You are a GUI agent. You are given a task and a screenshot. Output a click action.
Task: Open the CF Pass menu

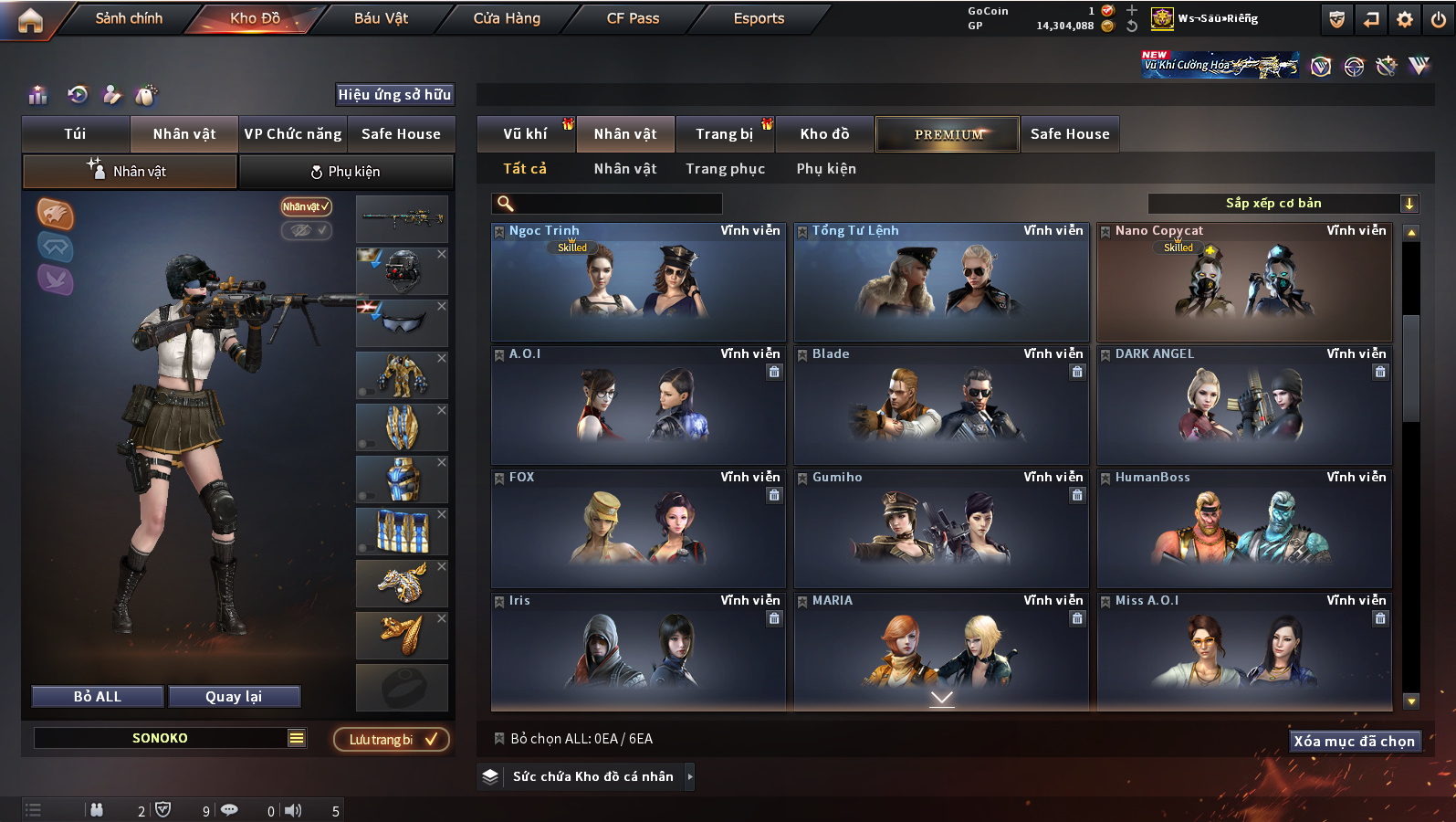[x=633, y=18]
